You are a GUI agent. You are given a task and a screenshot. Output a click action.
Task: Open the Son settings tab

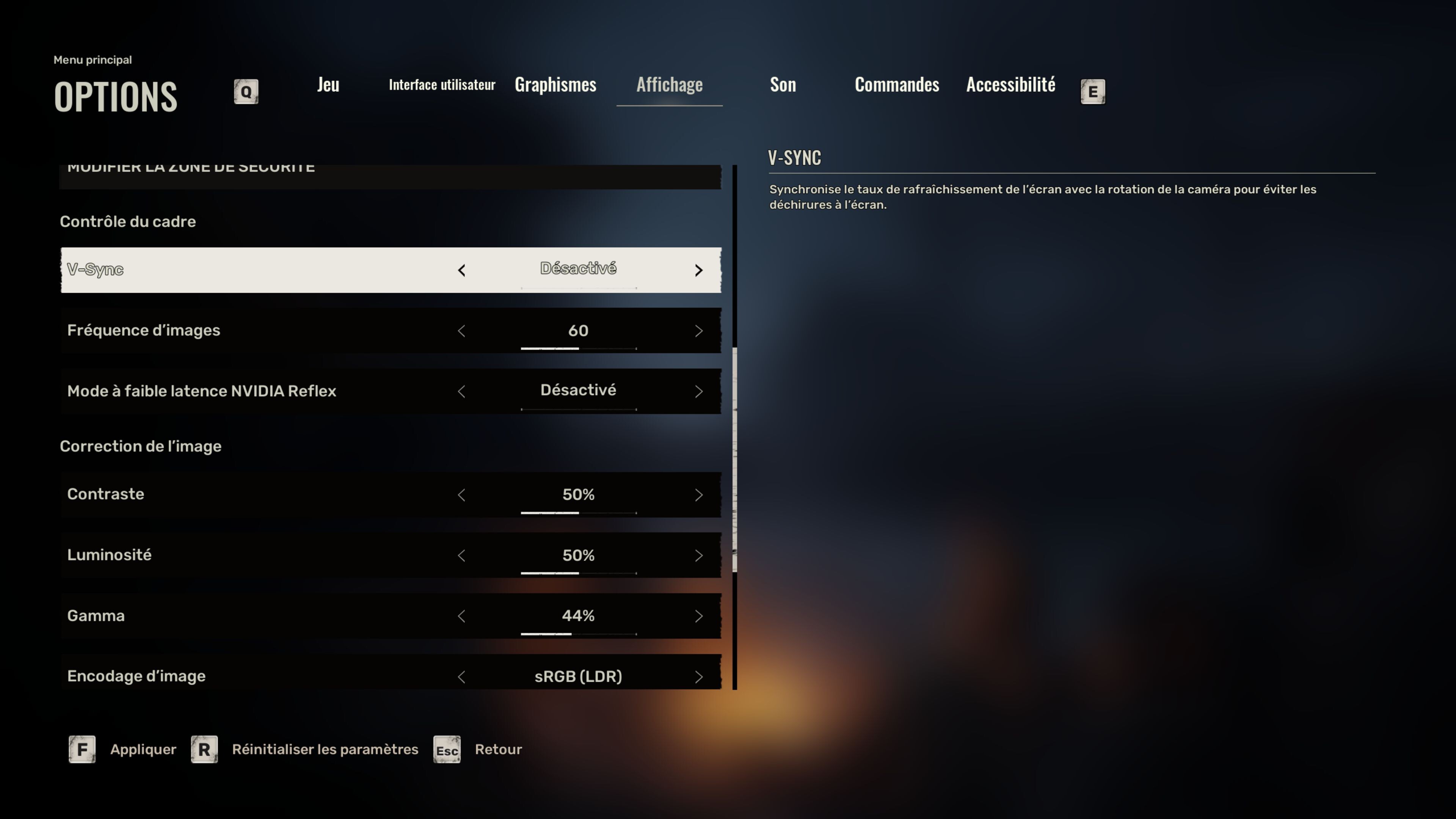tap(783, 85)
